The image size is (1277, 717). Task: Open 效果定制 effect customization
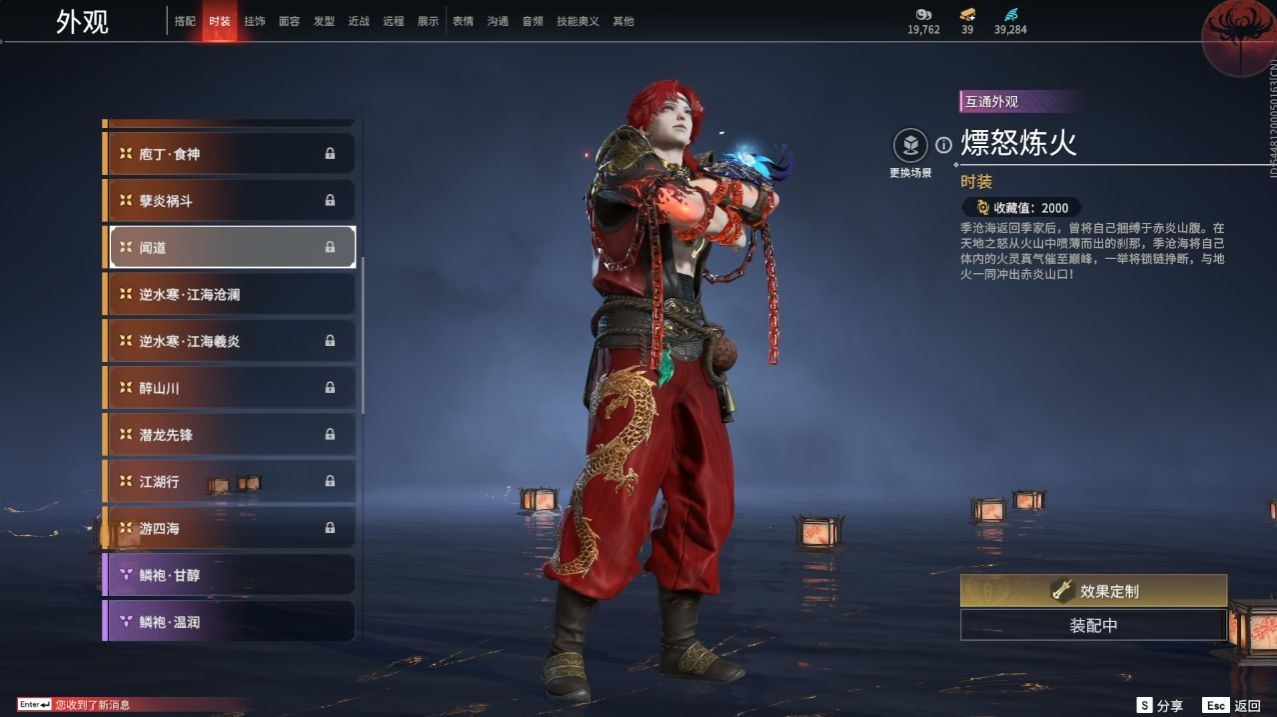pyautogui.click(x=1093, y=591)
